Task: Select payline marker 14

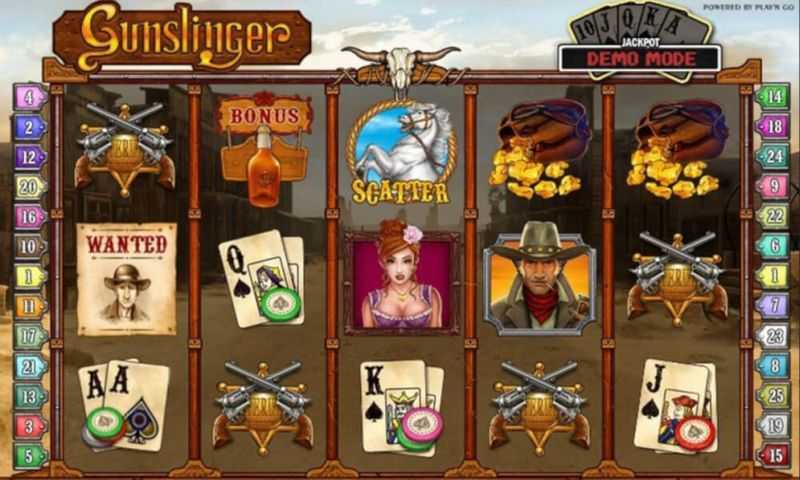Action: [773, 98]
